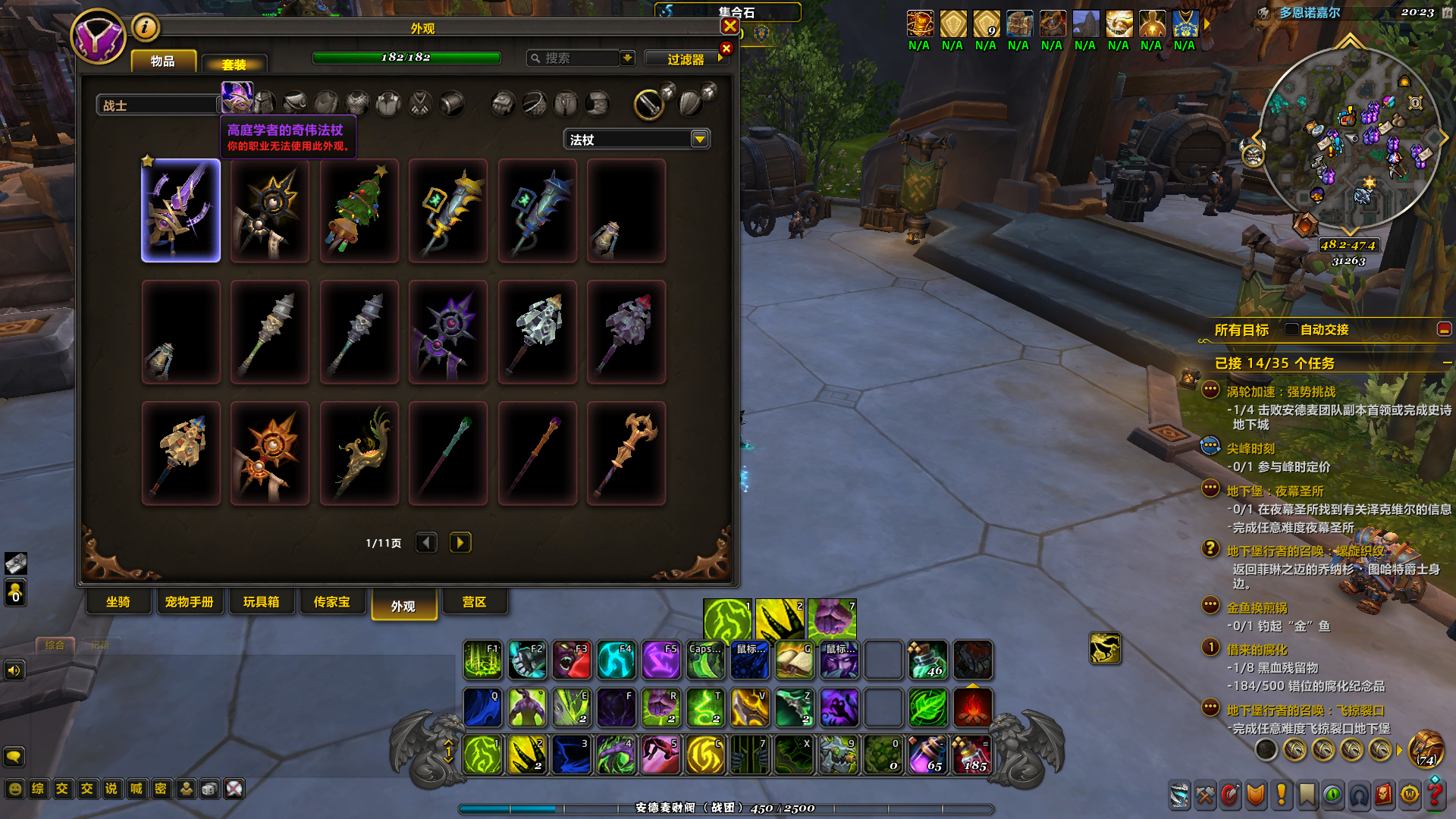Open the 法杖 weapon type dropdown
This screenshot has width=1456, height=819.
tap(699, 140)
